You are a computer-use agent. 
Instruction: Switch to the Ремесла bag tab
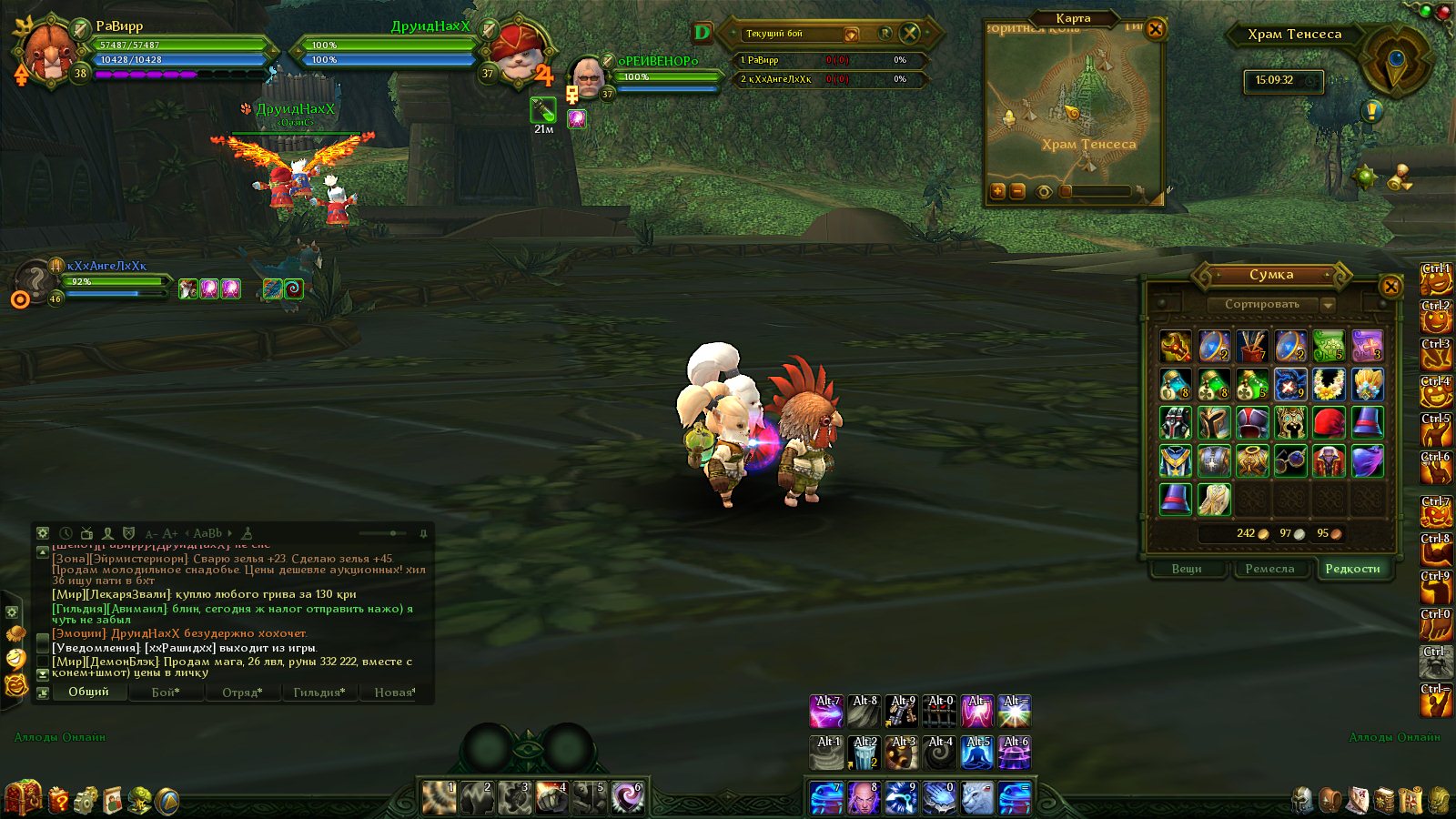[x=1269, y=569]
